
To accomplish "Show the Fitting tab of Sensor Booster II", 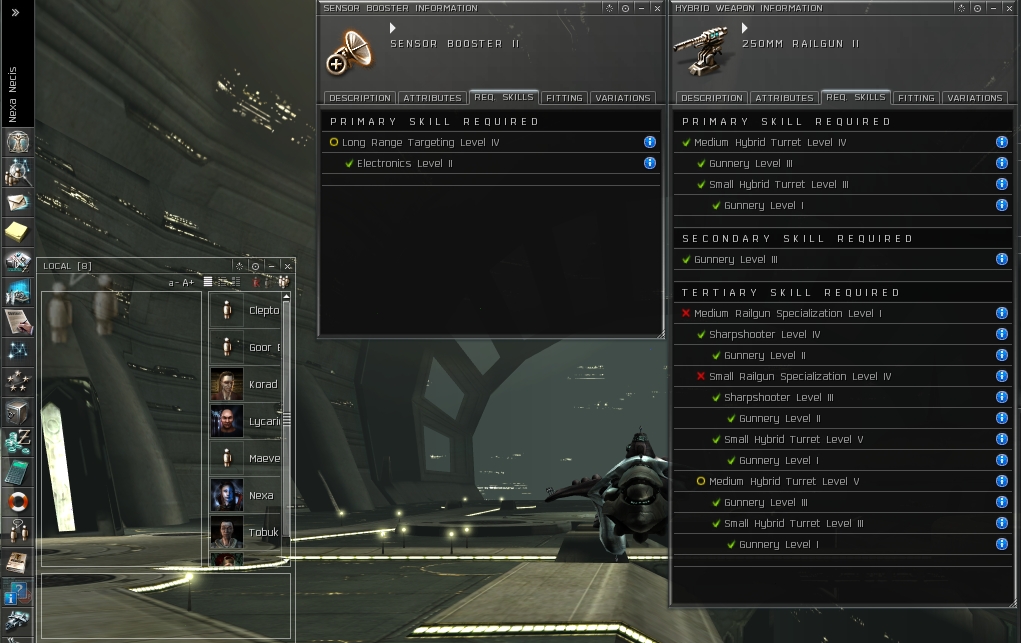I will (564, 98).
